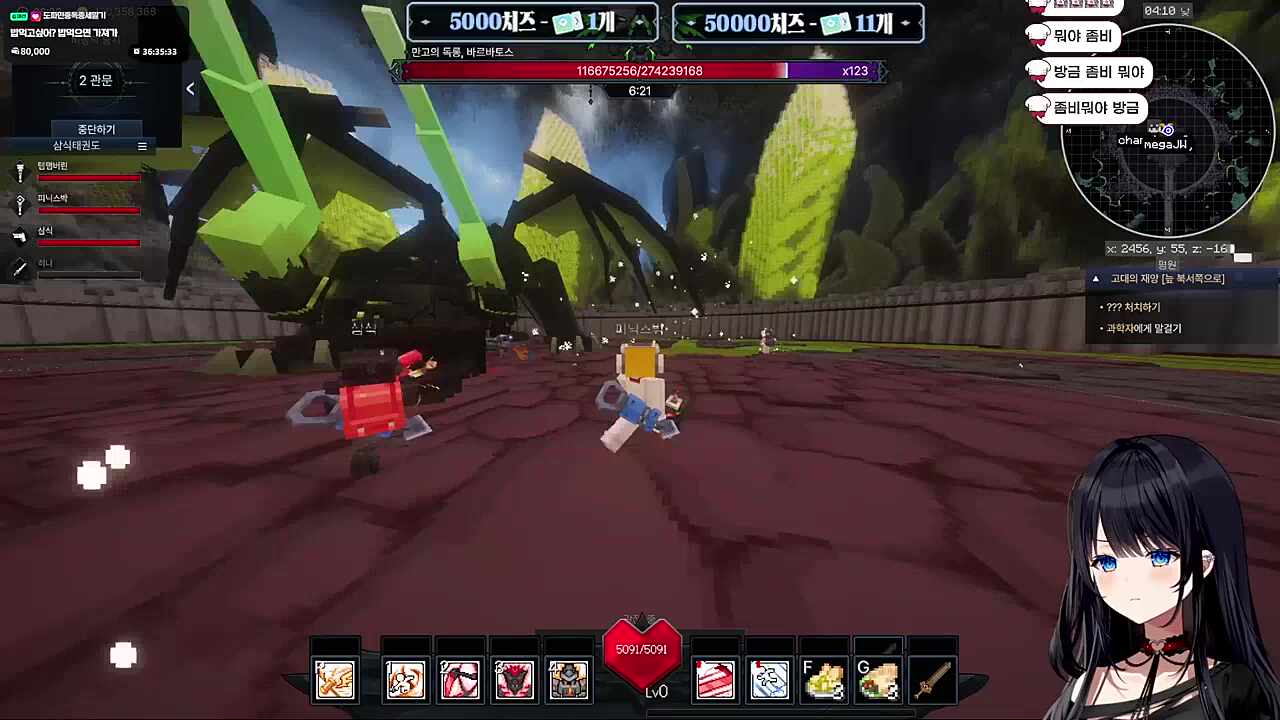
Task: Select party member 삼식 in the list
Action: click(45, 232)
